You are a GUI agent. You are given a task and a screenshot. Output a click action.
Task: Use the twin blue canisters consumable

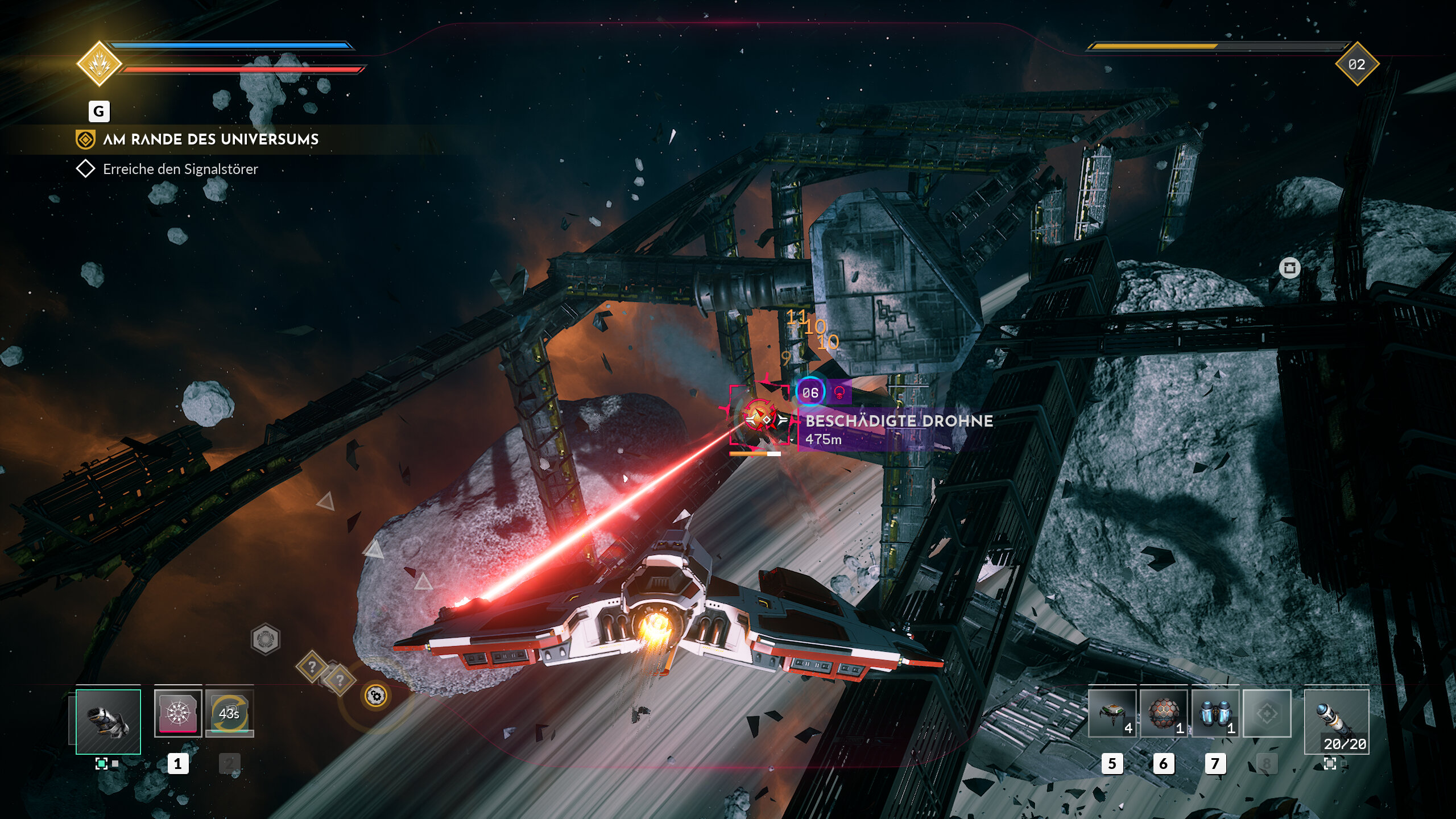point(1215,713)
